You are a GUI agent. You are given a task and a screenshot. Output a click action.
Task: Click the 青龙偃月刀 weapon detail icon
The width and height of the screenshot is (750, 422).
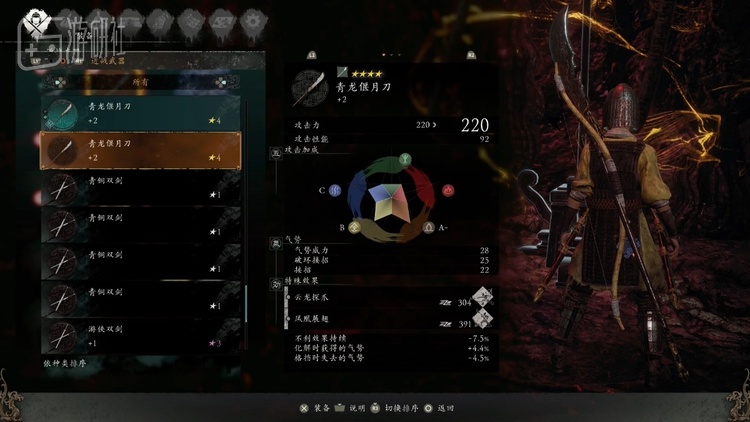pos(308,88)
